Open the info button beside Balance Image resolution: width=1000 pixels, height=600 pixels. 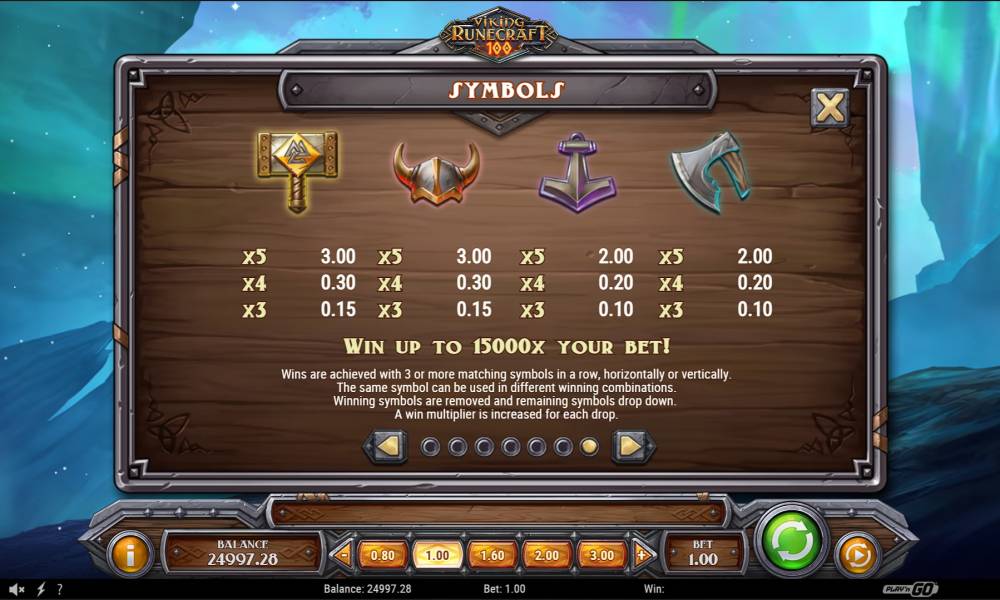point(130,554)
